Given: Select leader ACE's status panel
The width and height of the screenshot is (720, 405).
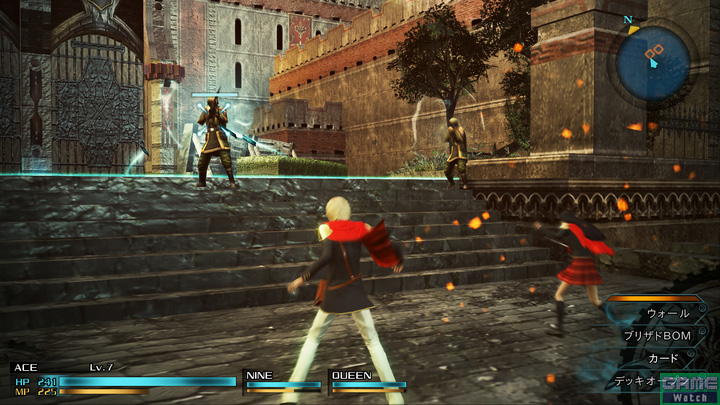Looking at the screenshot, I should tap(122, 380).
